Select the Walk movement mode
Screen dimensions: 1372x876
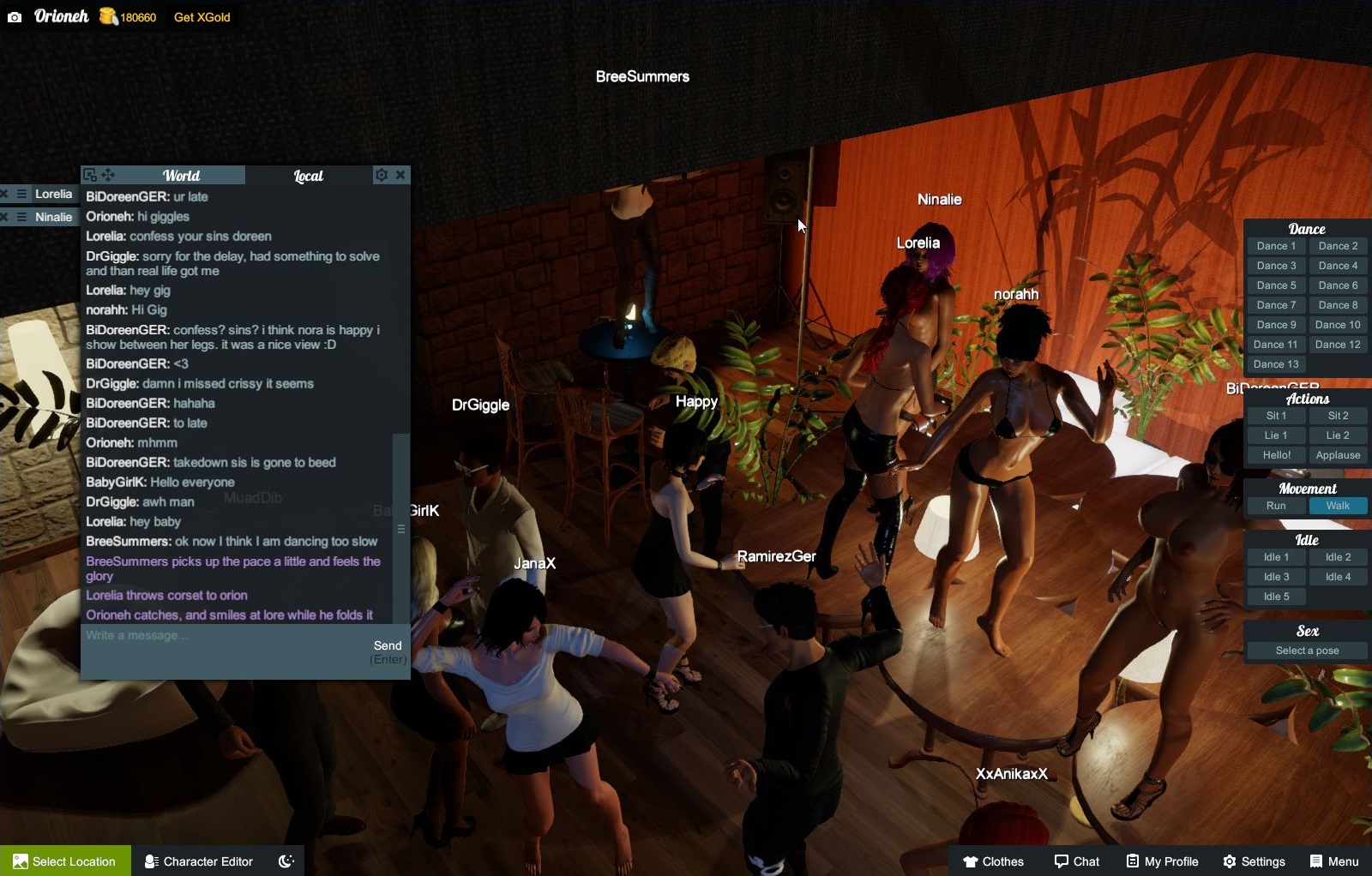point(1337,506)
